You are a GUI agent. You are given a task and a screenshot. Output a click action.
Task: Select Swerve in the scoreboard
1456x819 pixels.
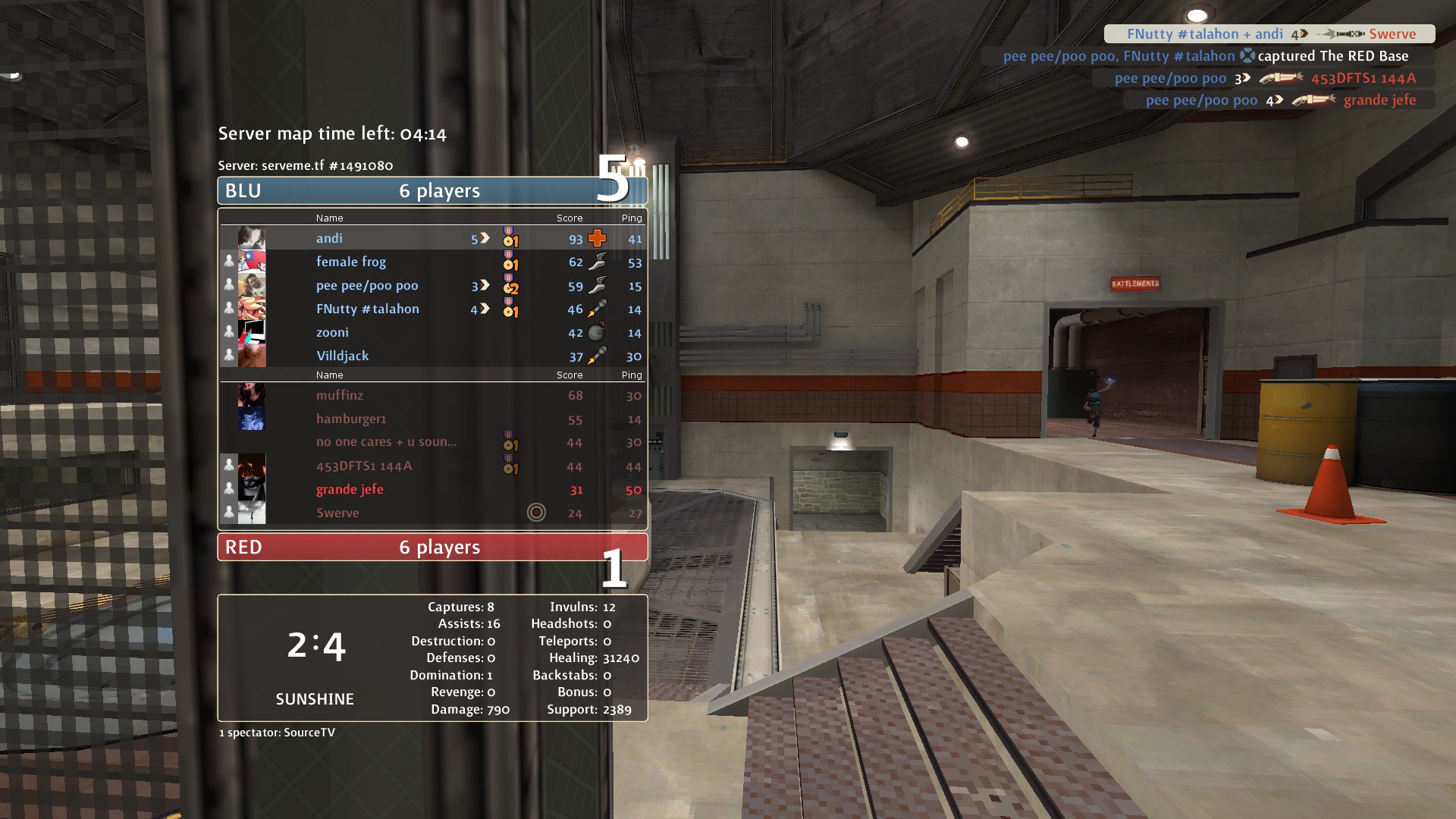[337, 513]
